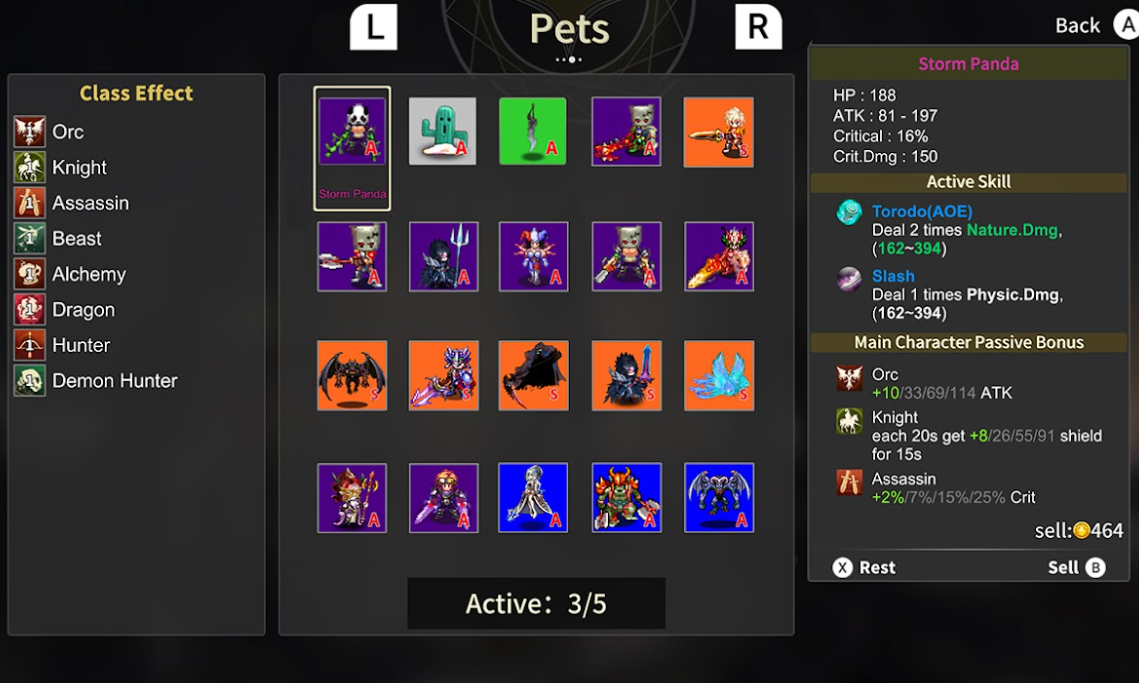
Task: Show the Orc class effect
Action: (x=67, y=132)
